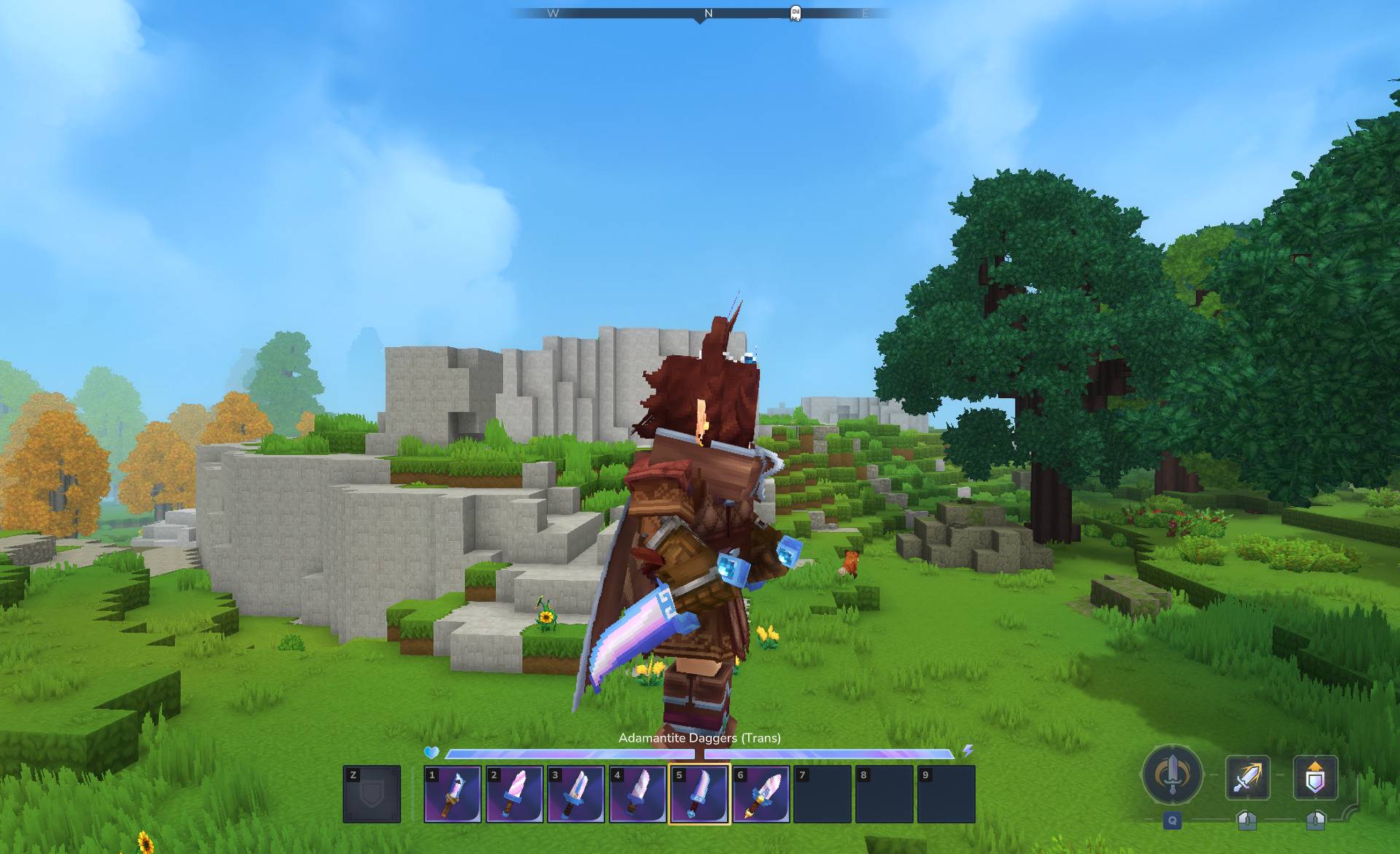Image resolution: width=1400 pixels, height=854 pixels.
Task: Select the highlighted Adamantite Daggers slot 5
Action: 699,794
